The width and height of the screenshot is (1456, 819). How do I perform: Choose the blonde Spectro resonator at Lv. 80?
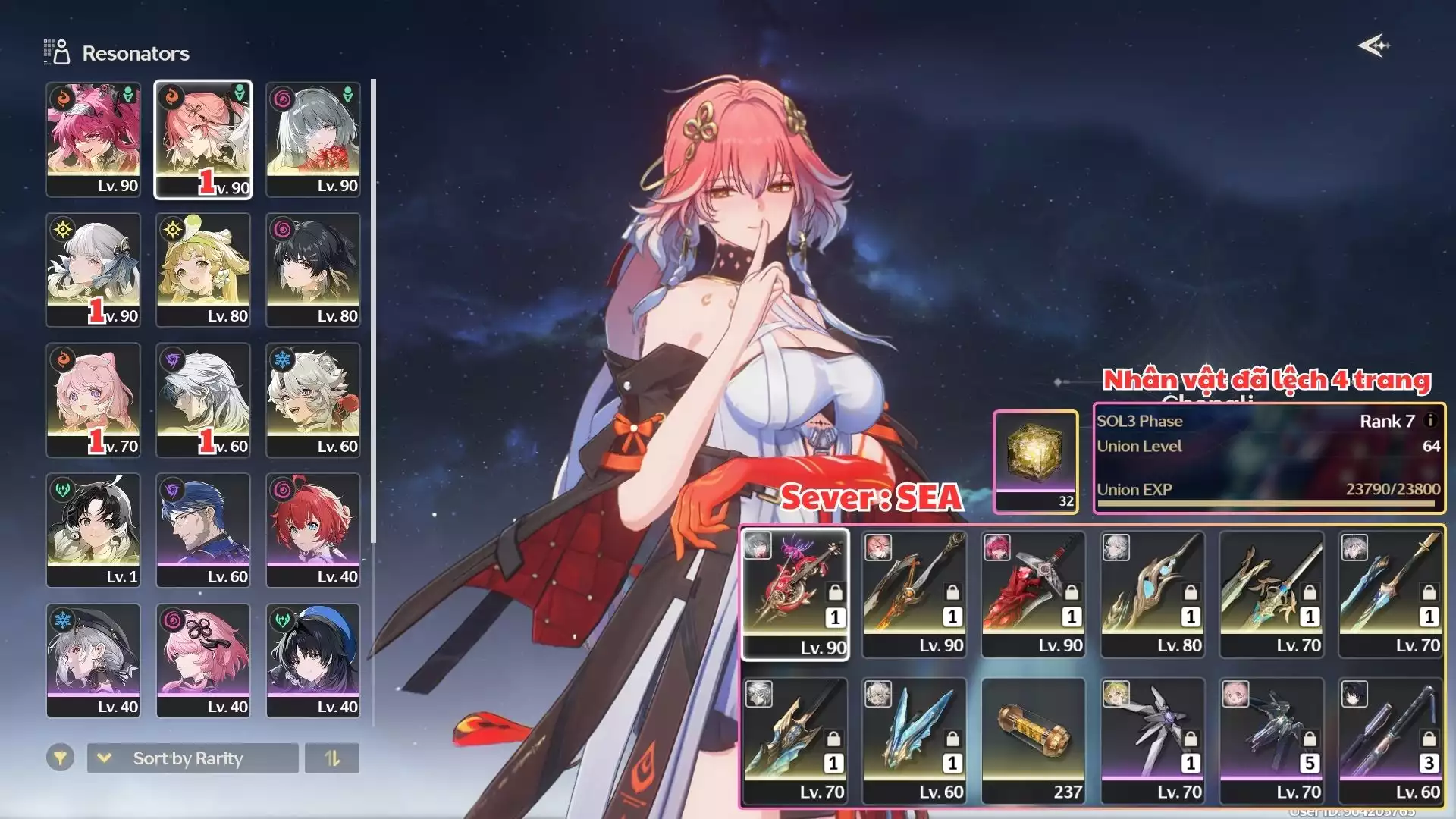[x=203, y=270]
